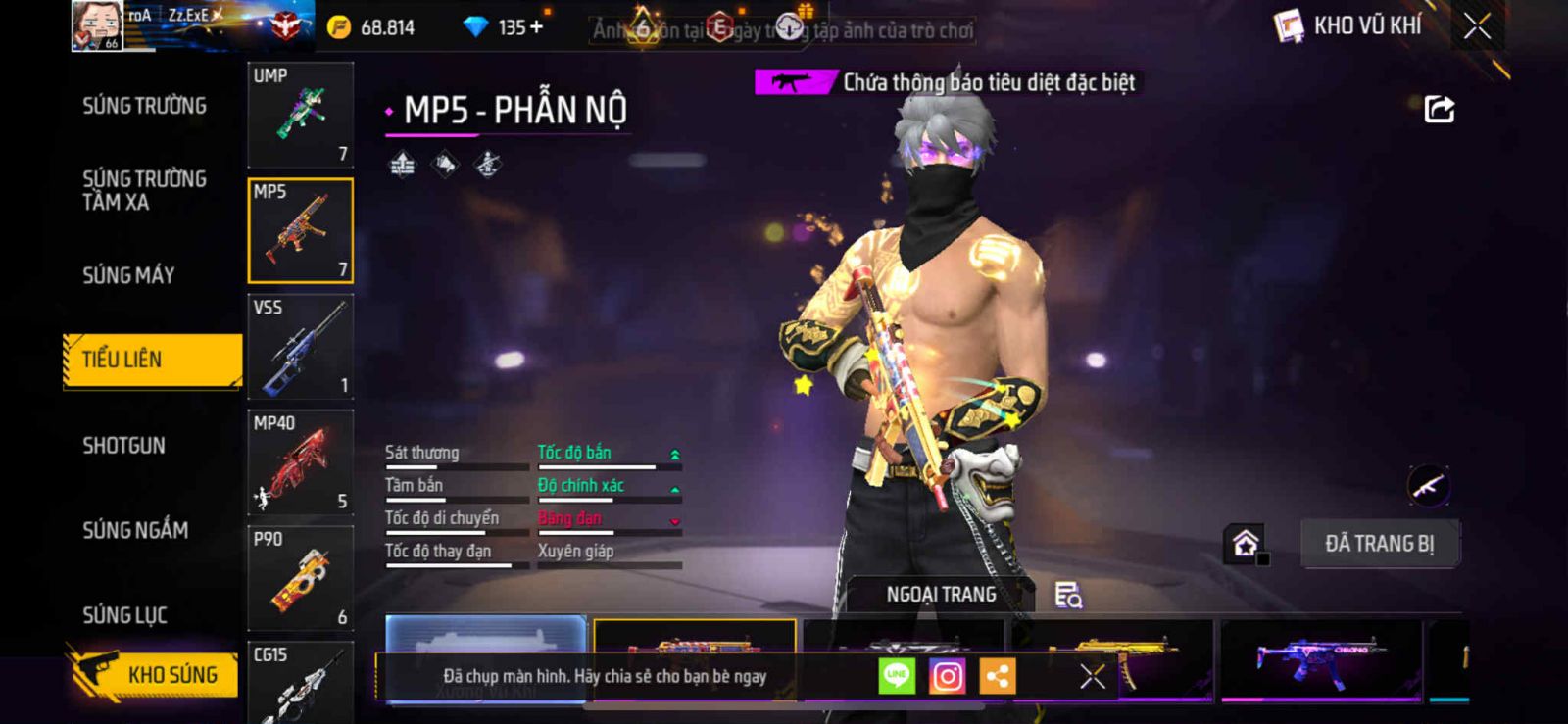Select the UMP weapon slot

click(300, 115)
